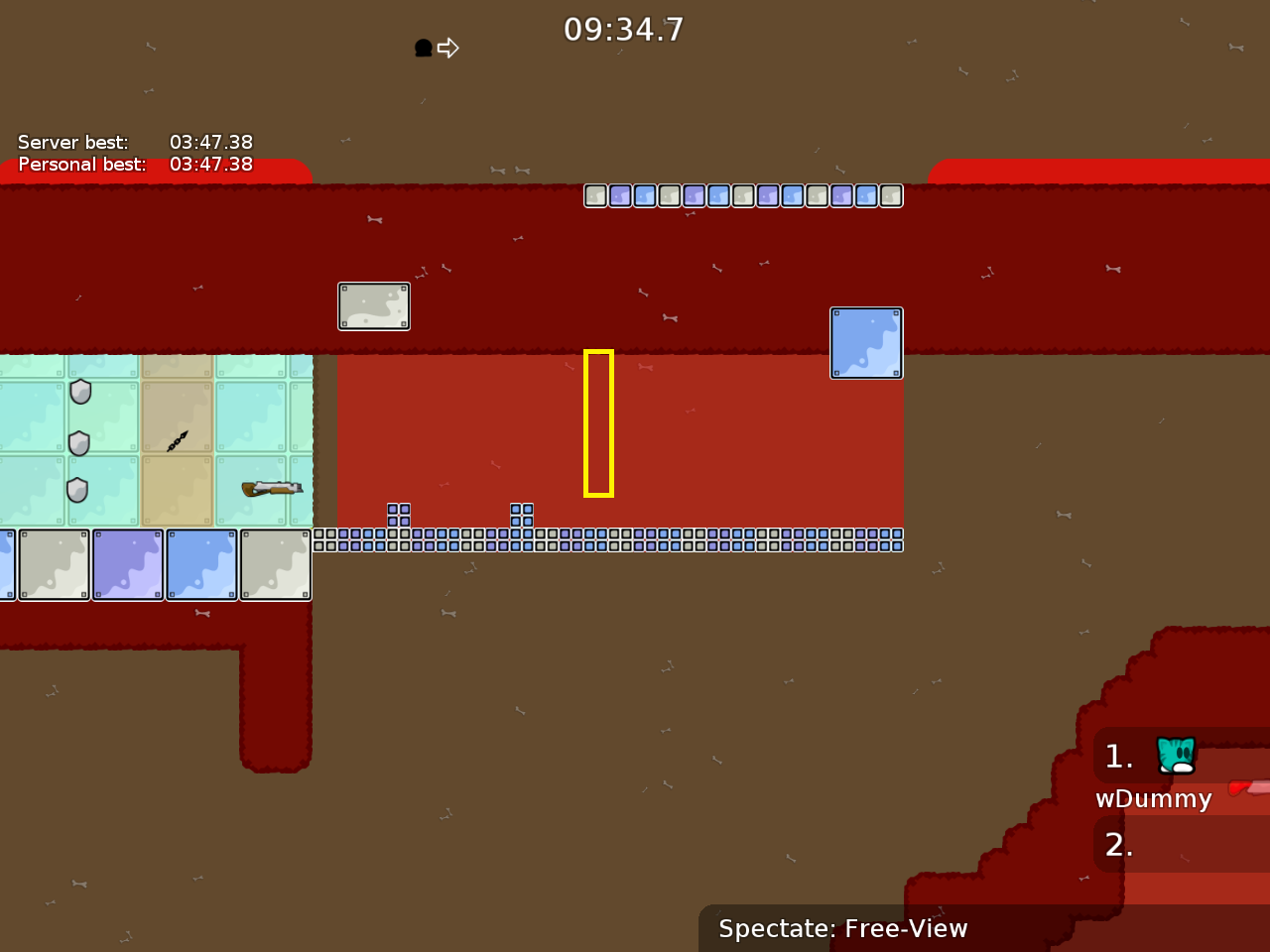Select the wDummy name on the leaderboard
This screenshot has width=1270, height=952.
1152,798
